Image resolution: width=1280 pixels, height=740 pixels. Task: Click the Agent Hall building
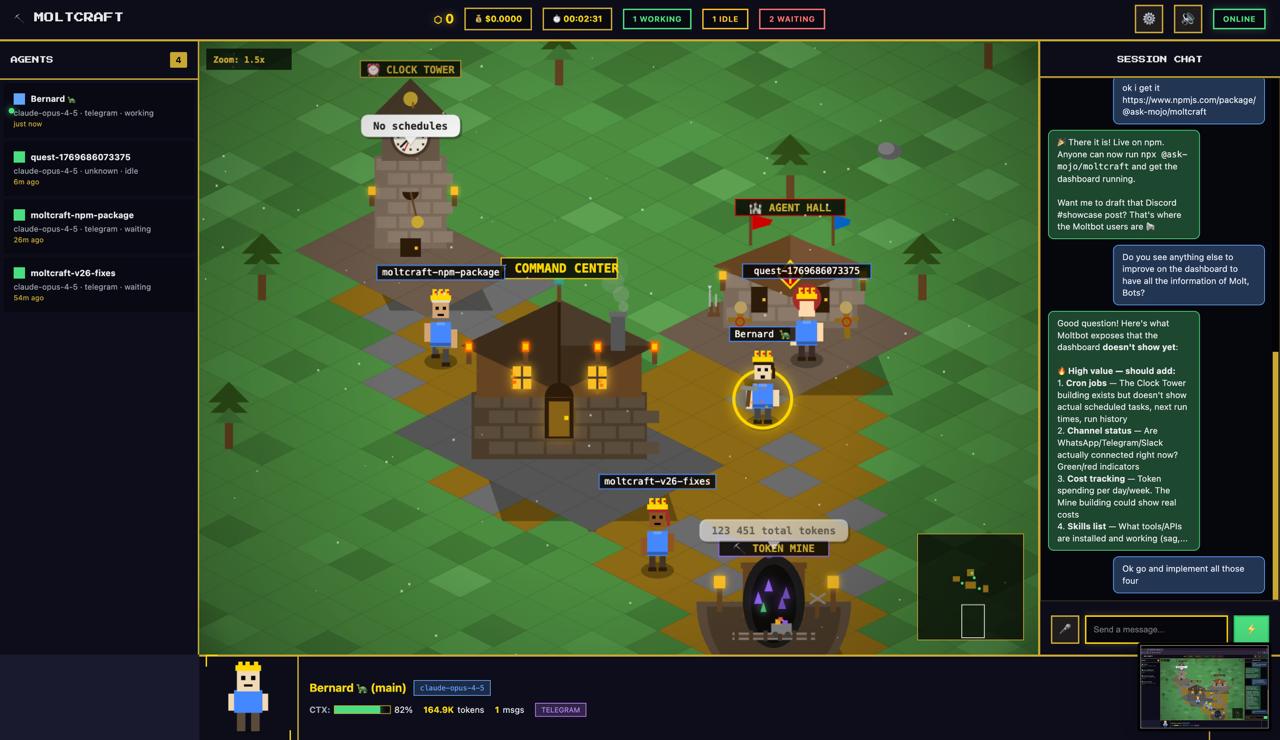click(790, 250)
